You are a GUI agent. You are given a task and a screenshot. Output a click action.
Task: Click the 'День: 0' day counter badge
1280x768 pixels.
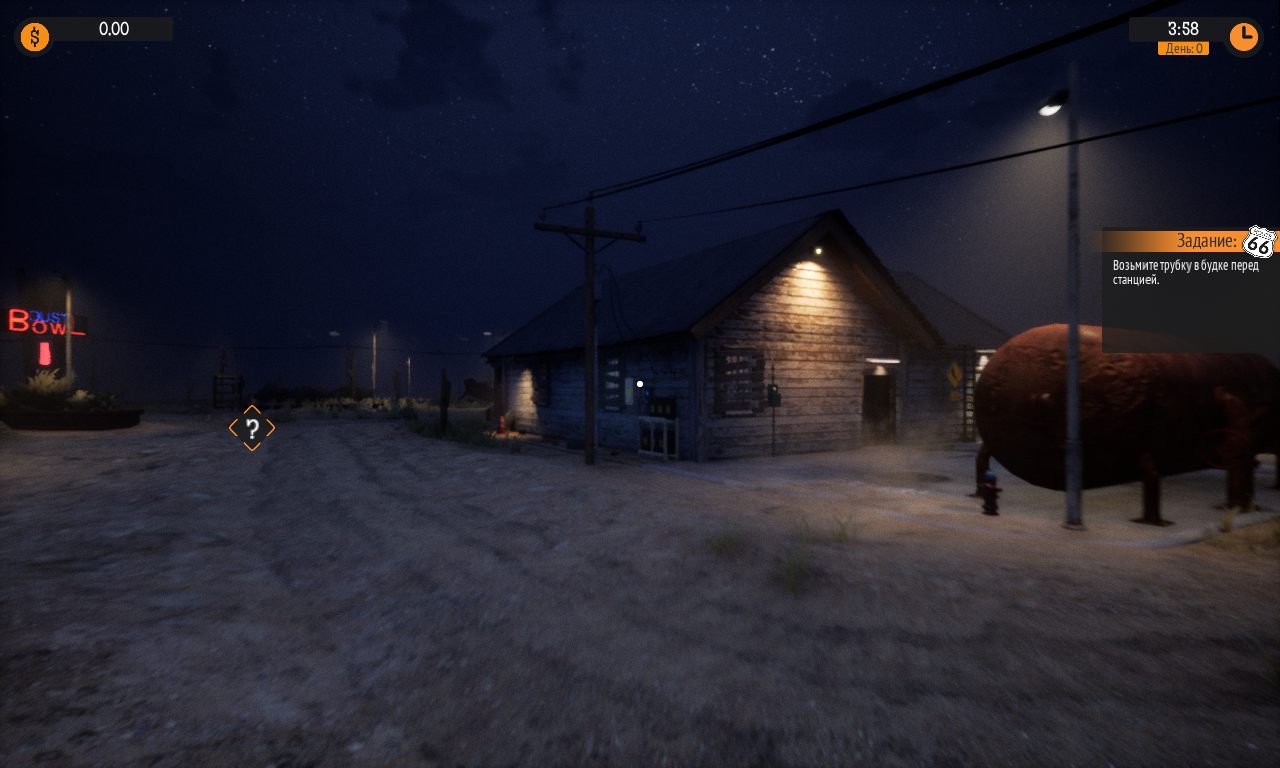click(1183, 48)
